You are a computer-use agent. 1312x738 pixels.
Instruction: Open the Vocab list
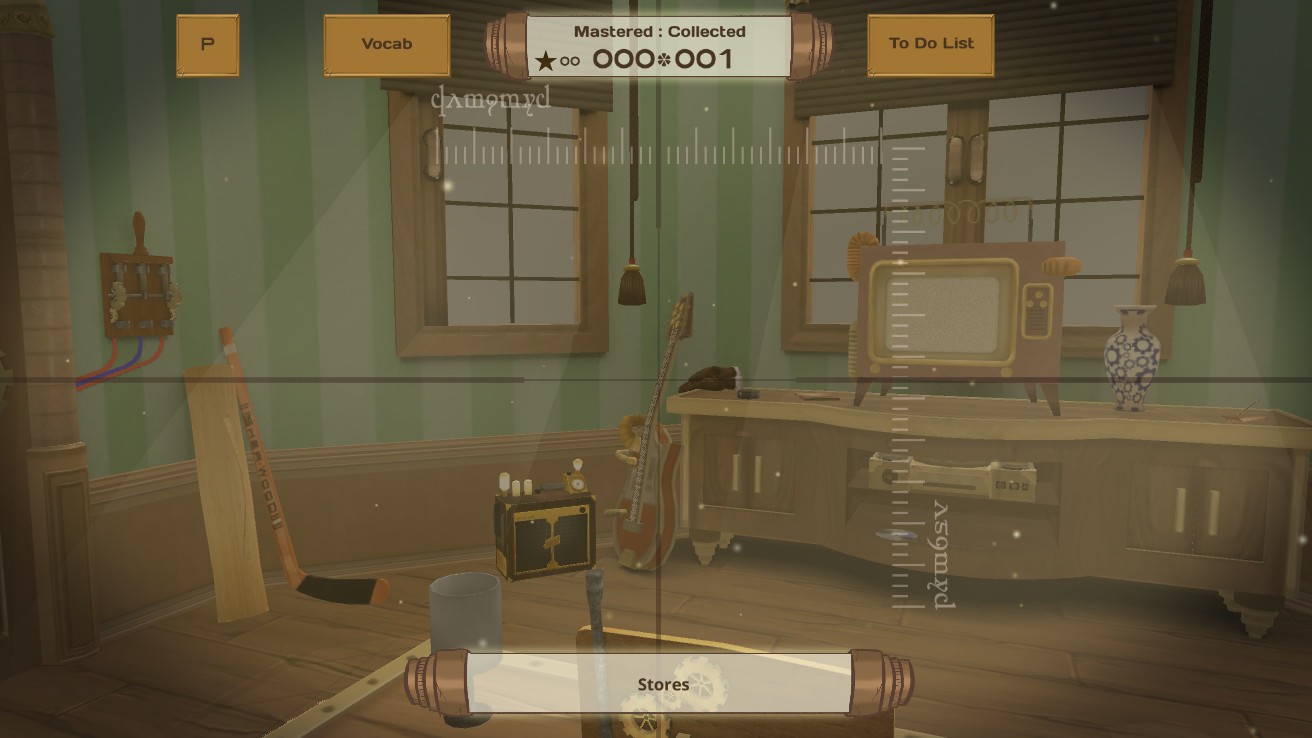click(386, 45)
